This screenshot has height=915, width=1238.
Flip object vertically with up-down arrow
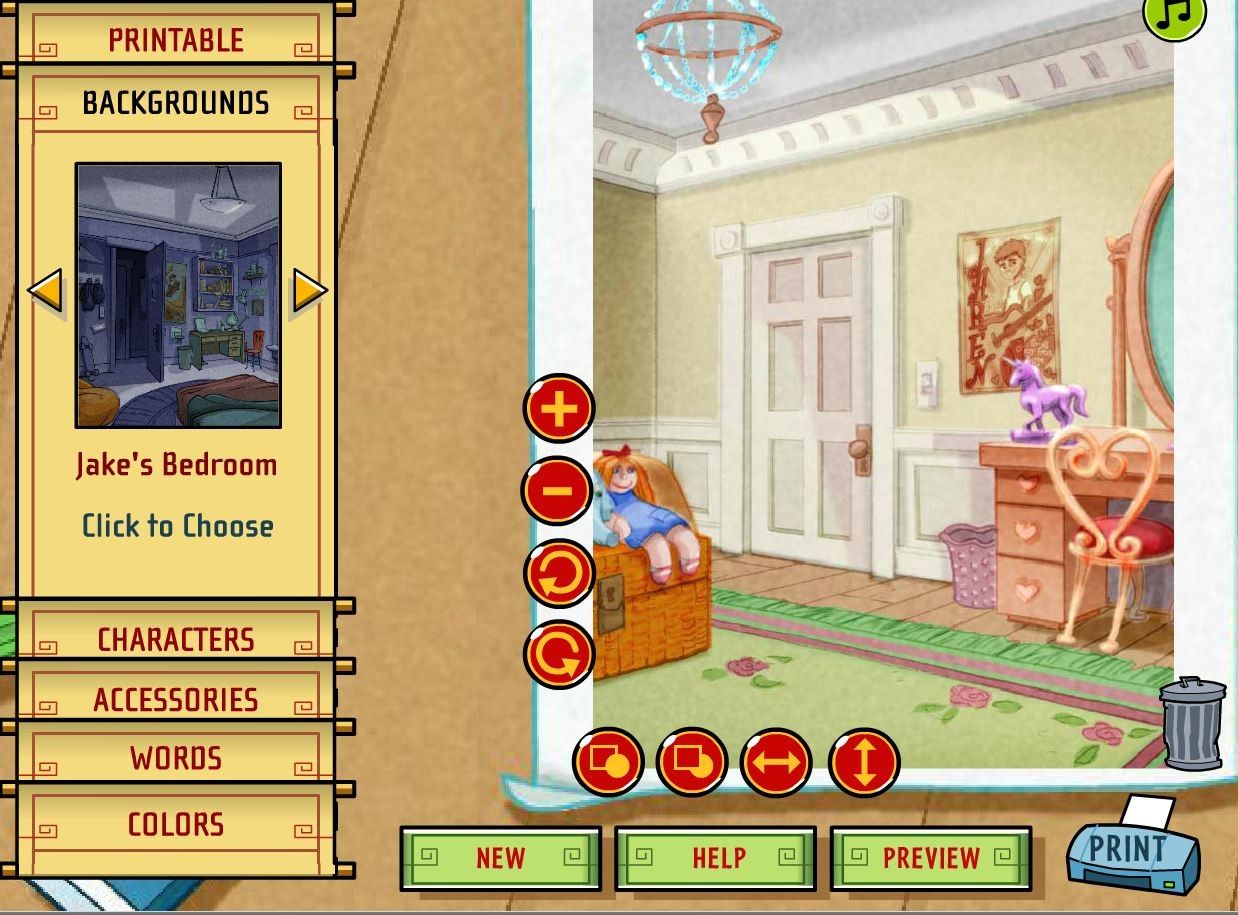tap(864, 762)
